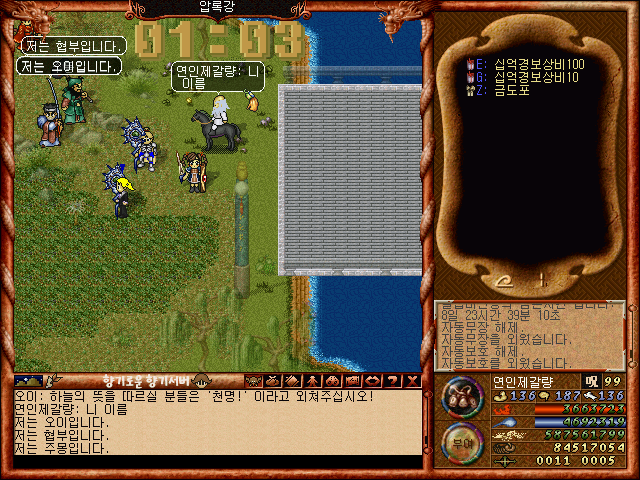This screenshot has width=640, height=480.
Task: Click the round 부여 button
Action: [462, 443]
